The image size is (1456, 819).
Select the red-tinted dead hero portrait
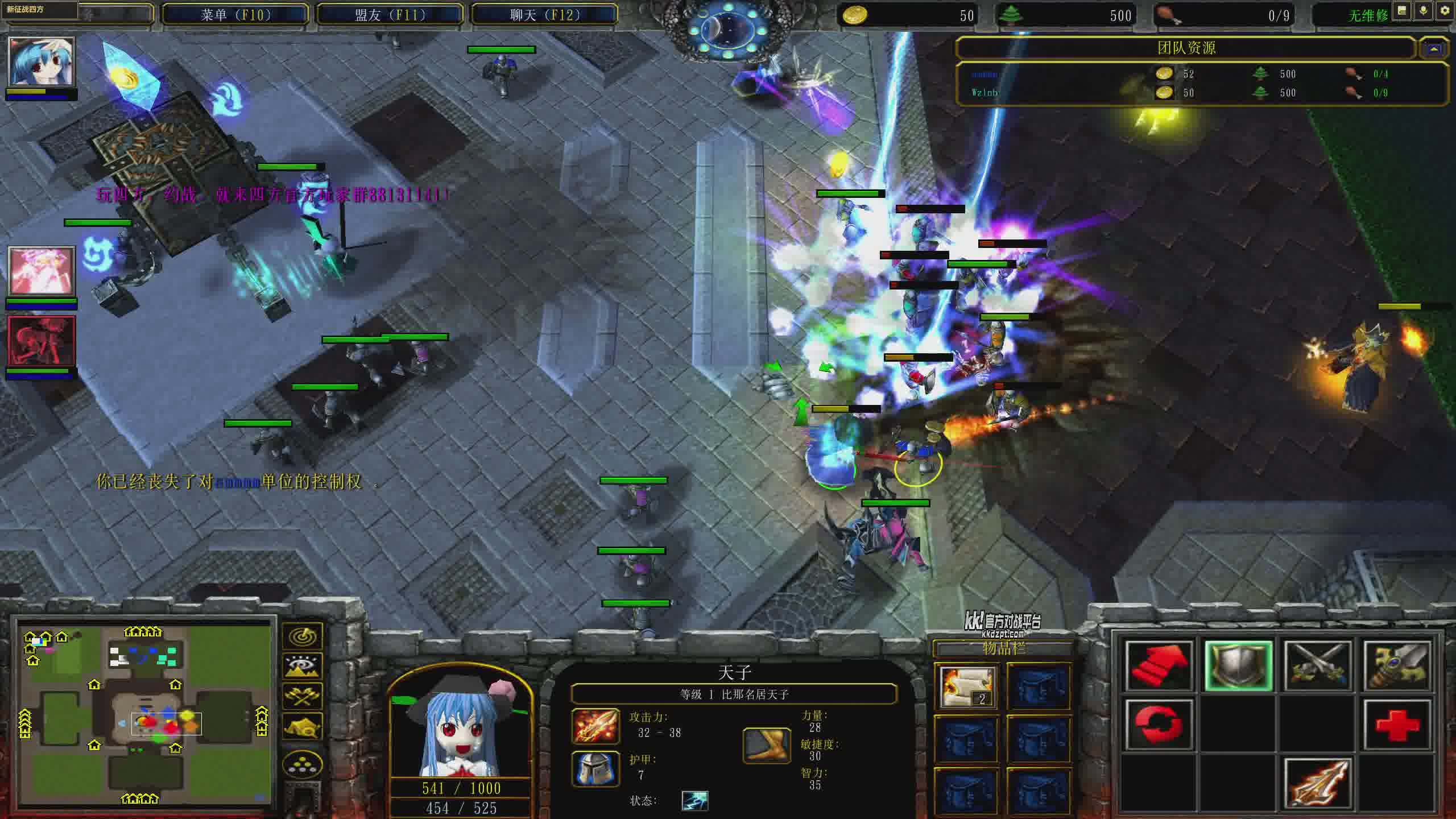41,341
